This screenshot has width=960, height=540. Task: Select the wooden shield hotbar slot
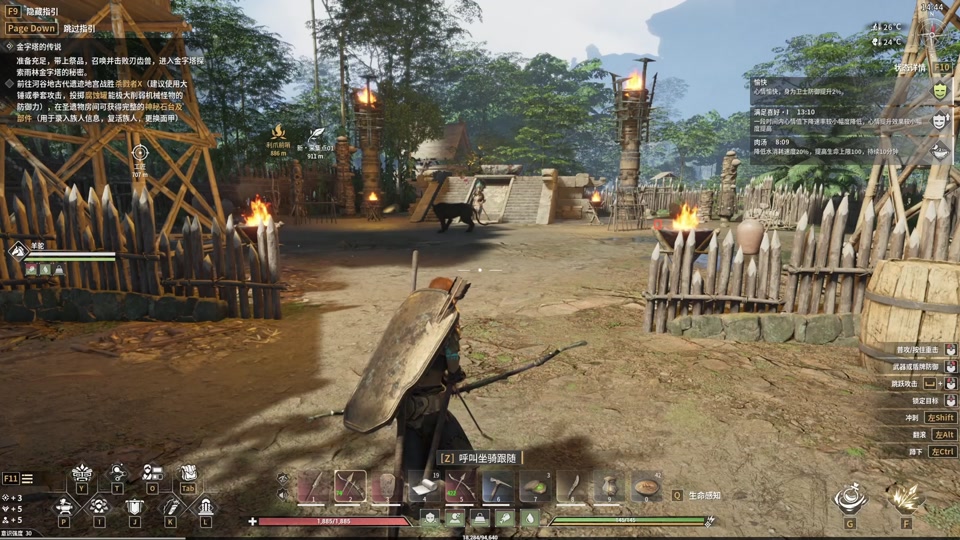[x=387, y=487]
